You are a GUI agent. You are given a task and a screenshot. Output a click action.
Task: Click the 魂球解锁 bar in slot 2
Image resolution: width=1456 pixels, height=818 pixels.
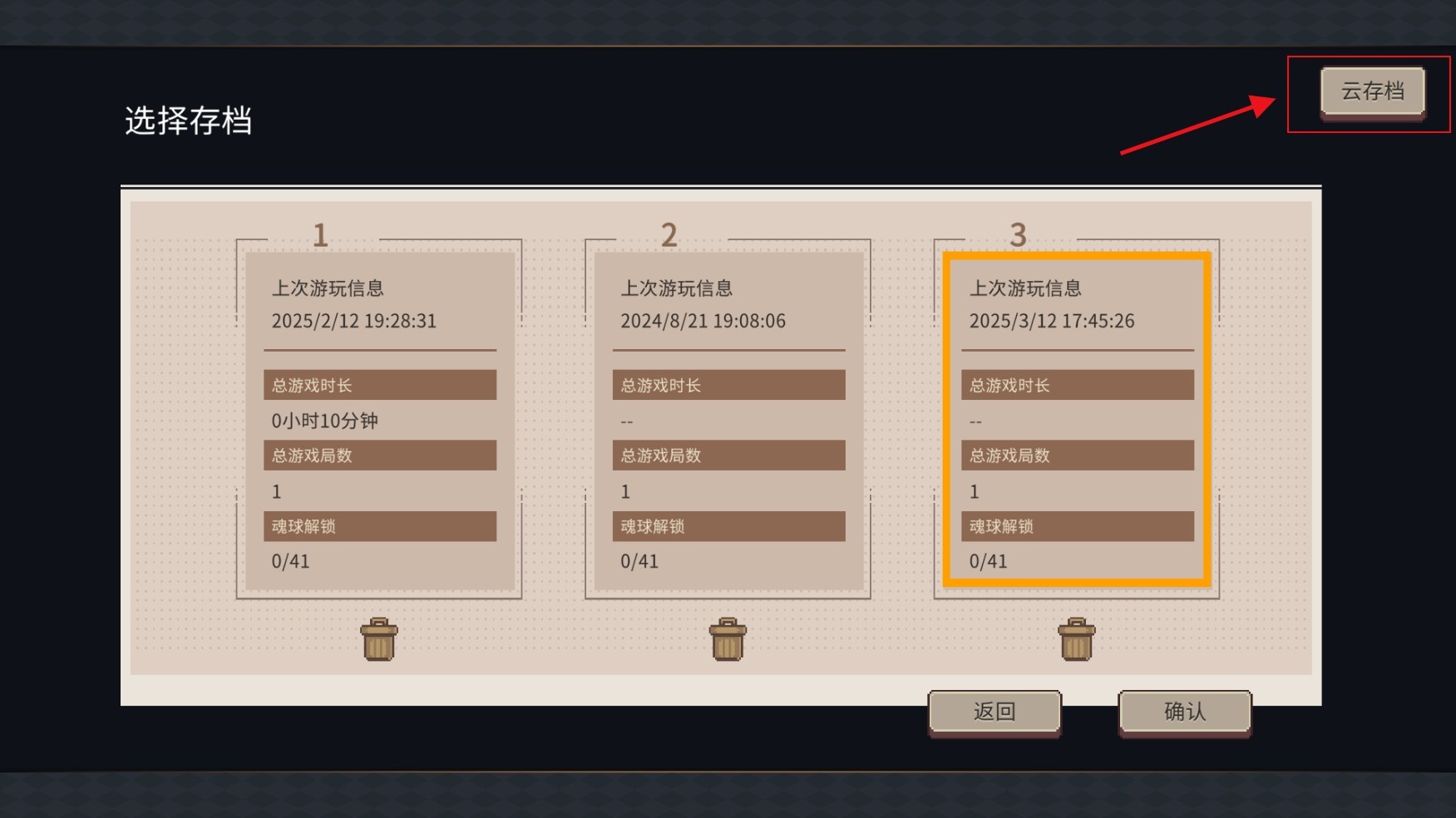[728, 525]
